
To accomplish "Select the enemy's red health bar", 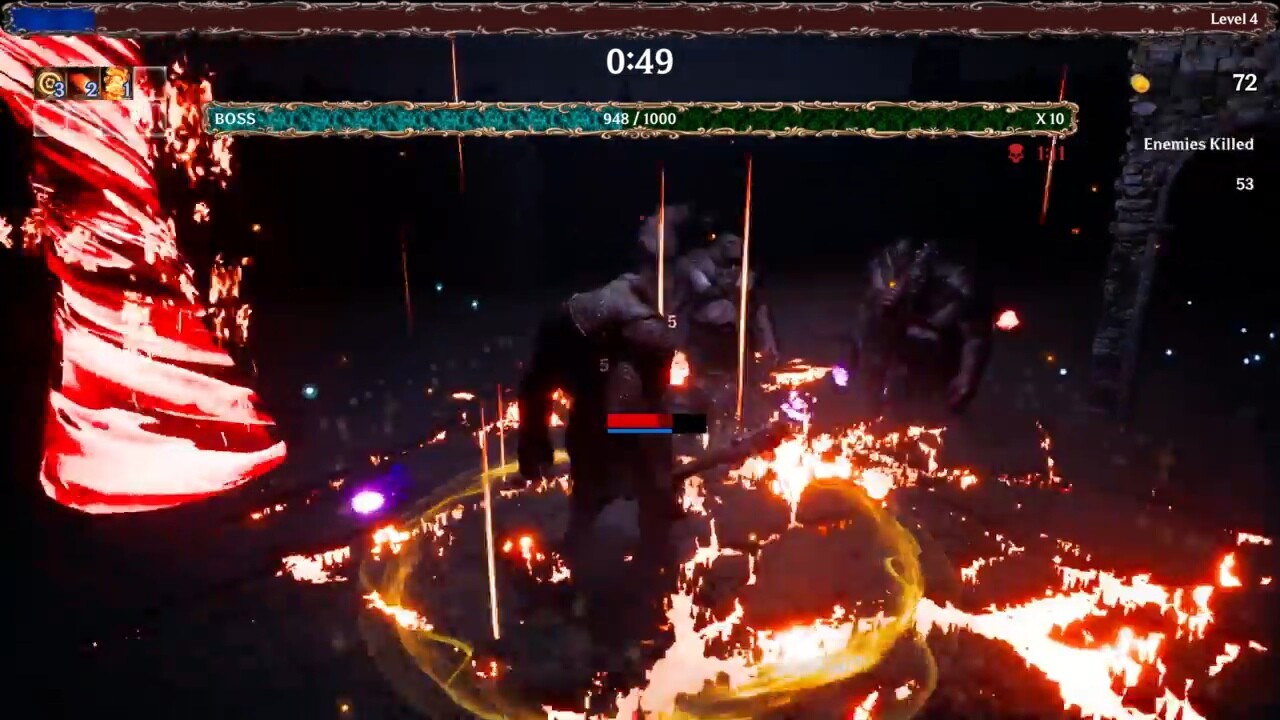I will tap(640, 419).
